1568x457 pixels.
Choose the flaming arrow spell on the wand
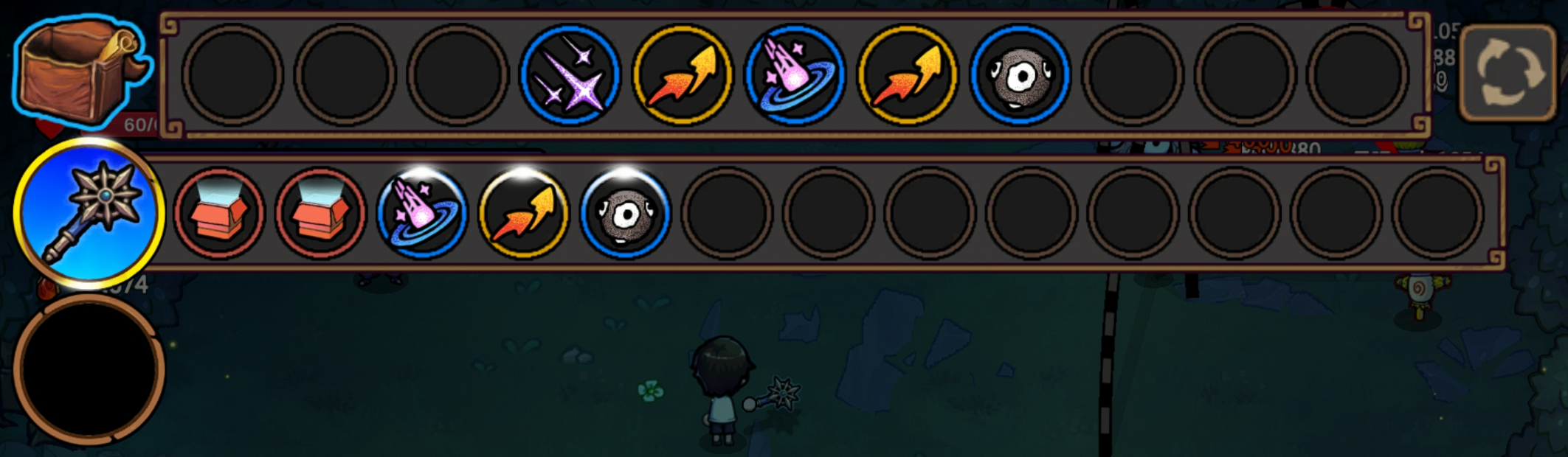pyautogui.click(x=523, y=214)
